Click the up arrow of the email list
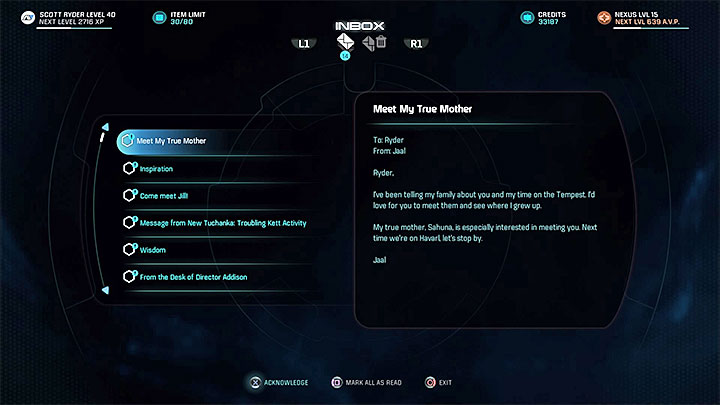 tap(105, 125)
